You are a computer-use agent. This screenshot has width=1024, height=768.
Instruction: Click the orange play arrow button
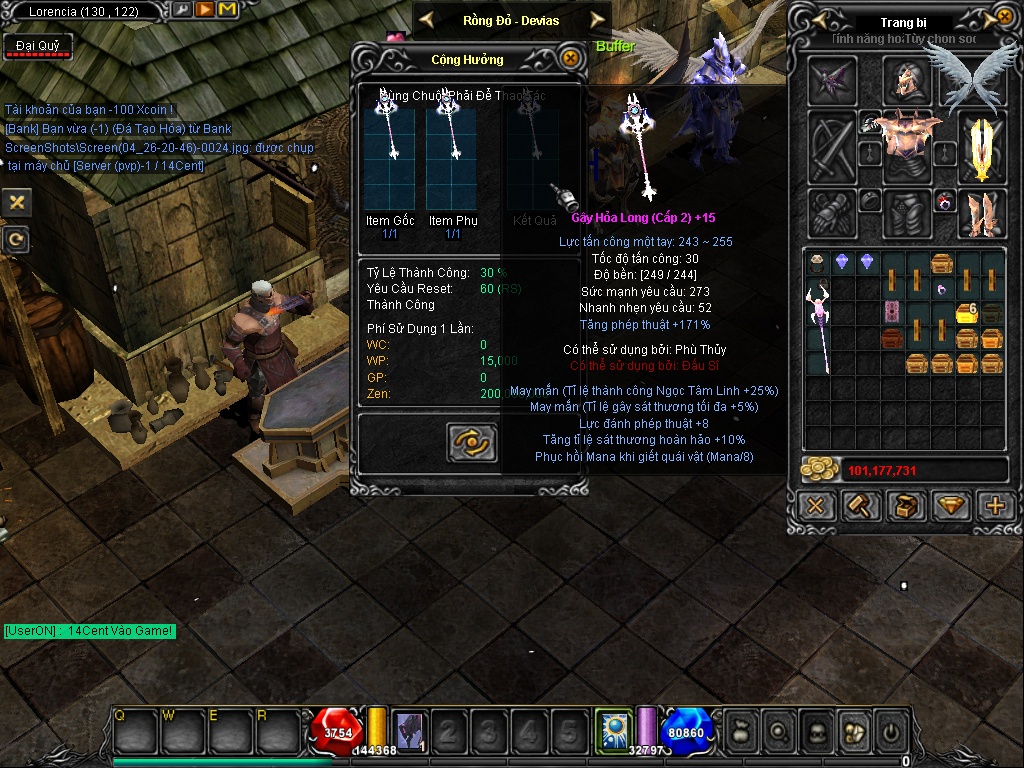(204, 10)
